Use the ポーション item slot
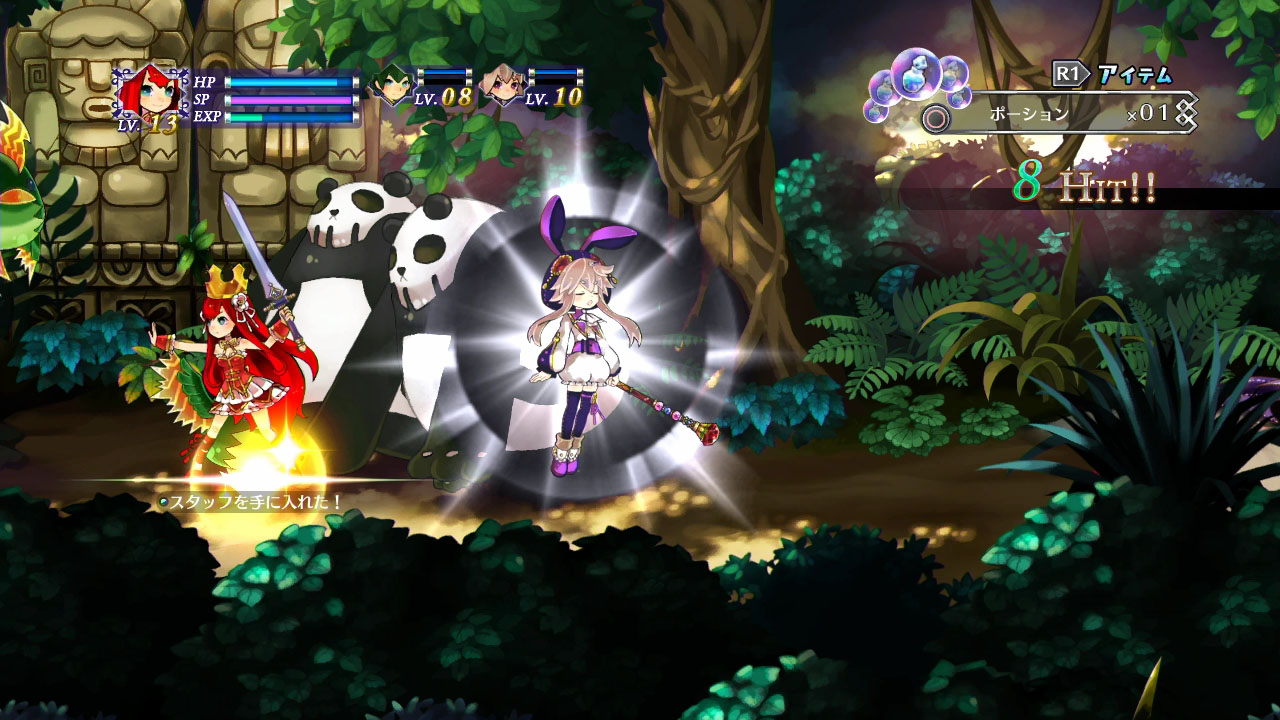 click(x=1060, y=115)
